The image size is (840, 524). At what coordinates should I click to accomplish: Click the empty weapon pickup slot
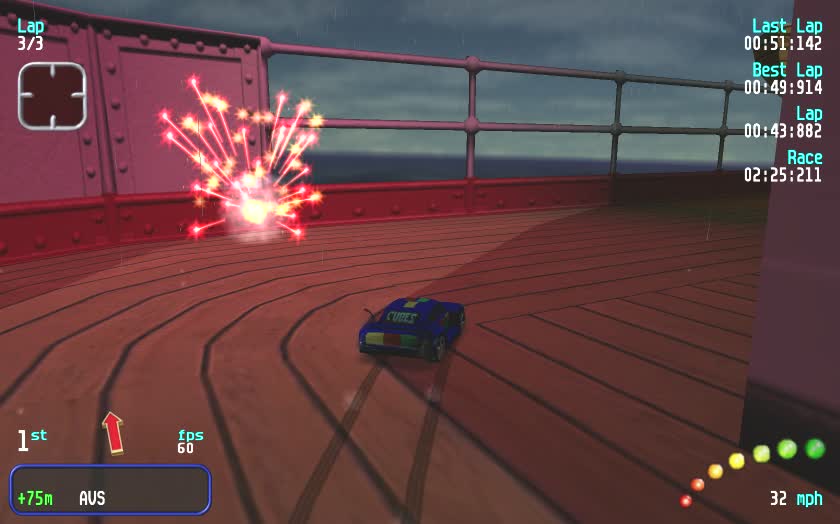pos(52,96)
